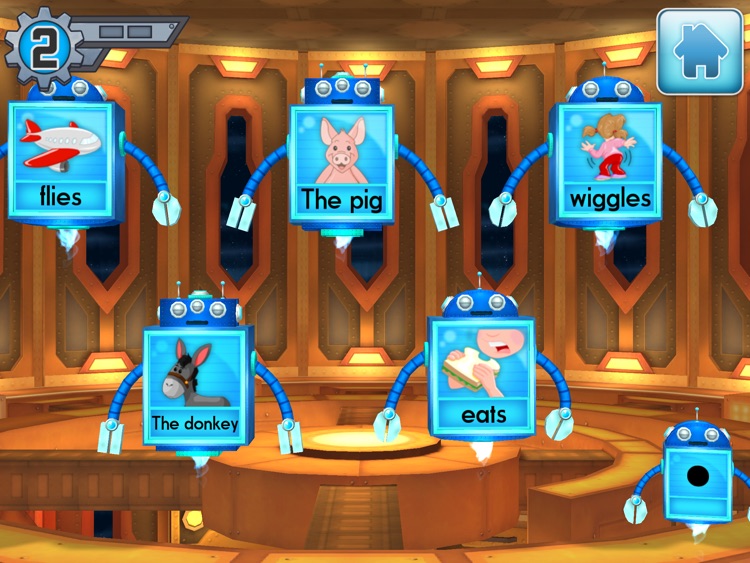Choose "The pig" robot card
Image resolution: width=750 pixels, height=563 pixels.
coord(341,165)
